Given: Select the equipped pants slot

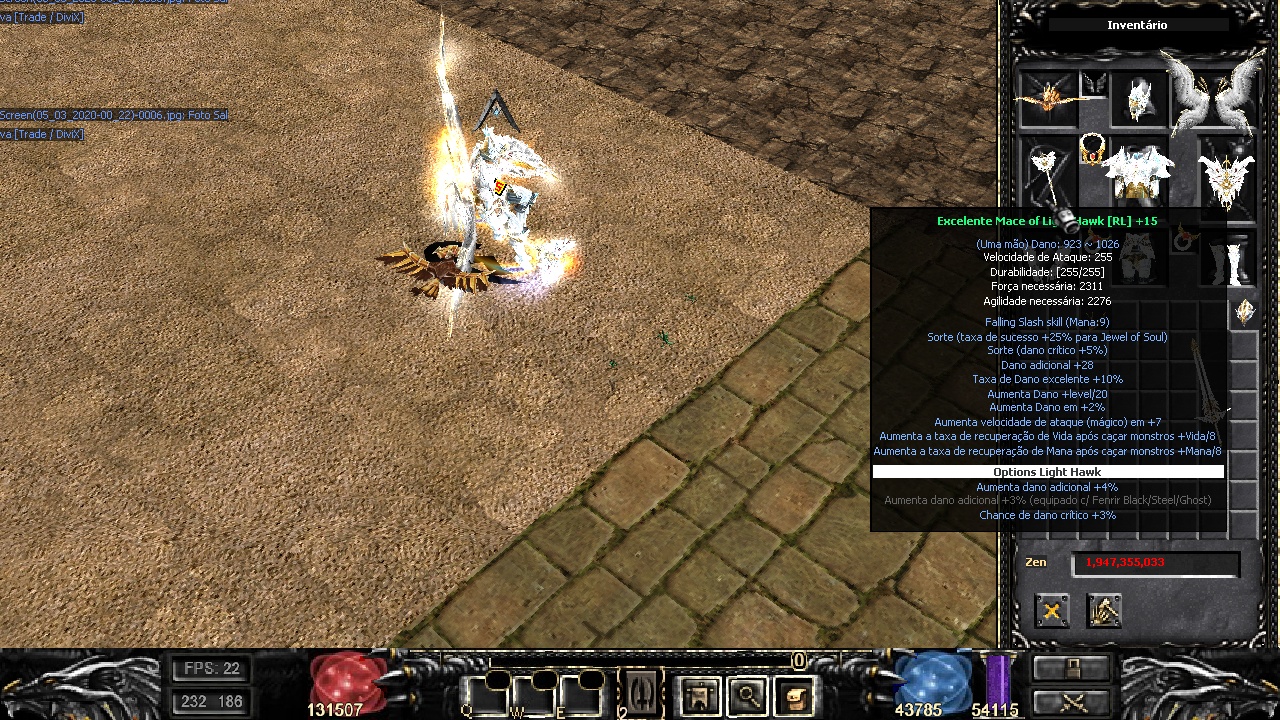Looking at the screenshot, I should tap(1138, 258).
